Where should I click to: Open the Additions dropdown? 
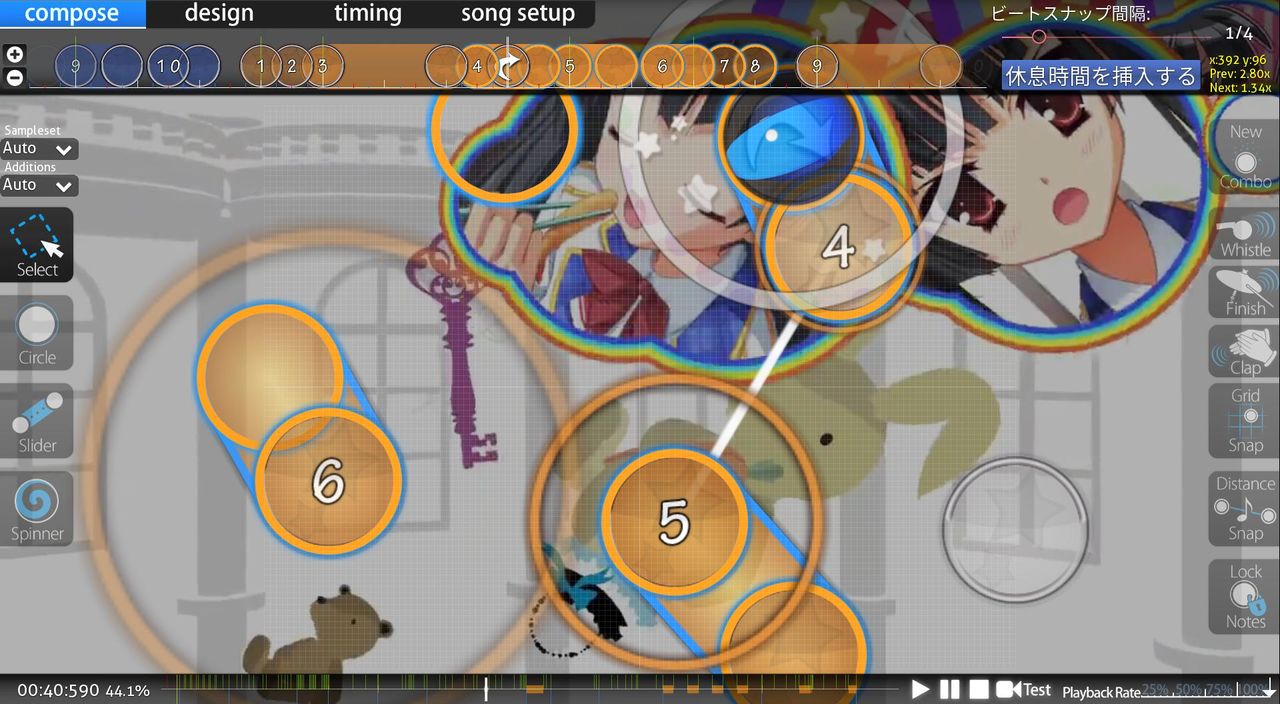[x=39, y=185]
